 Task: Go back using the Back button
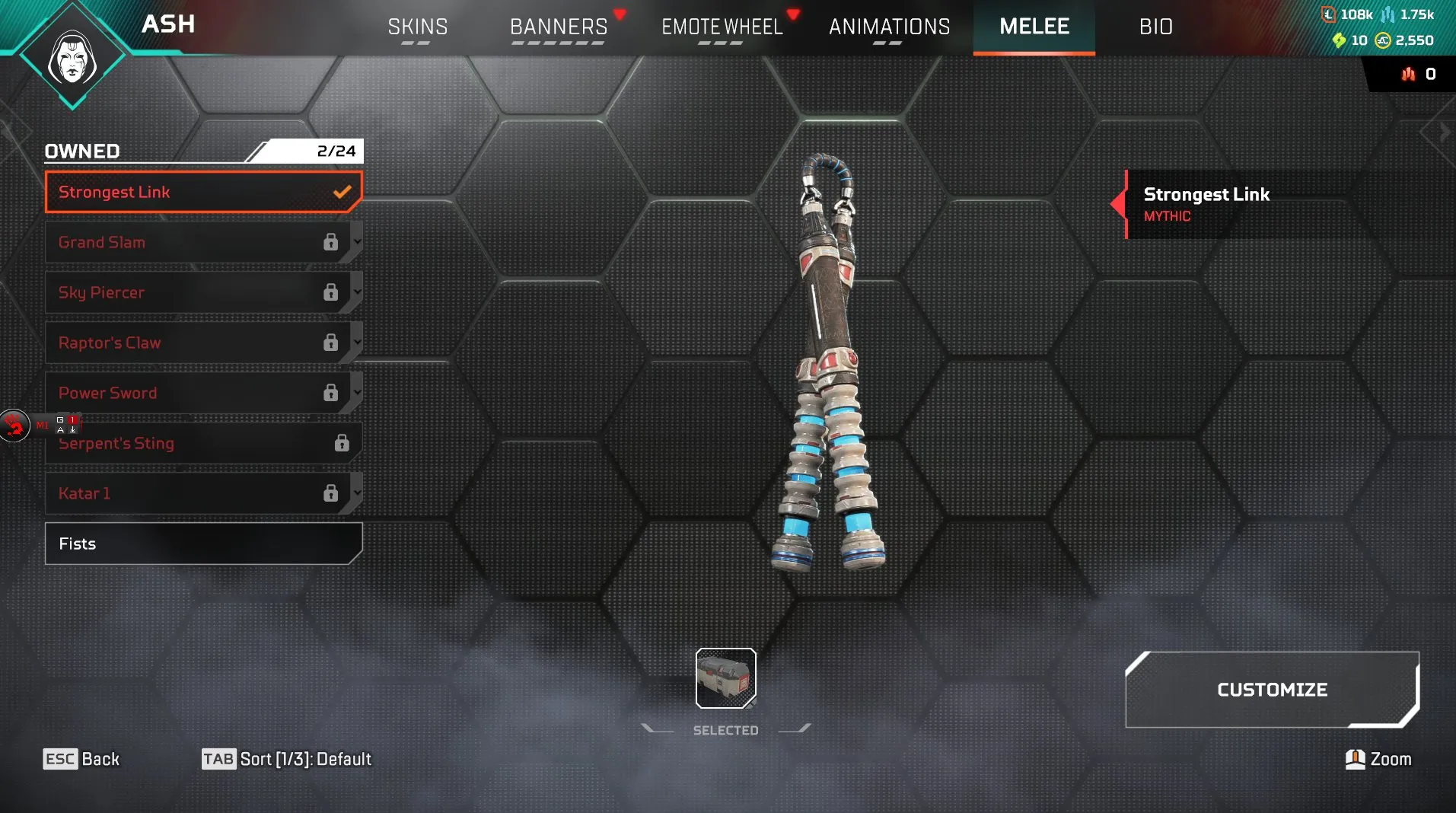[81, 759]
